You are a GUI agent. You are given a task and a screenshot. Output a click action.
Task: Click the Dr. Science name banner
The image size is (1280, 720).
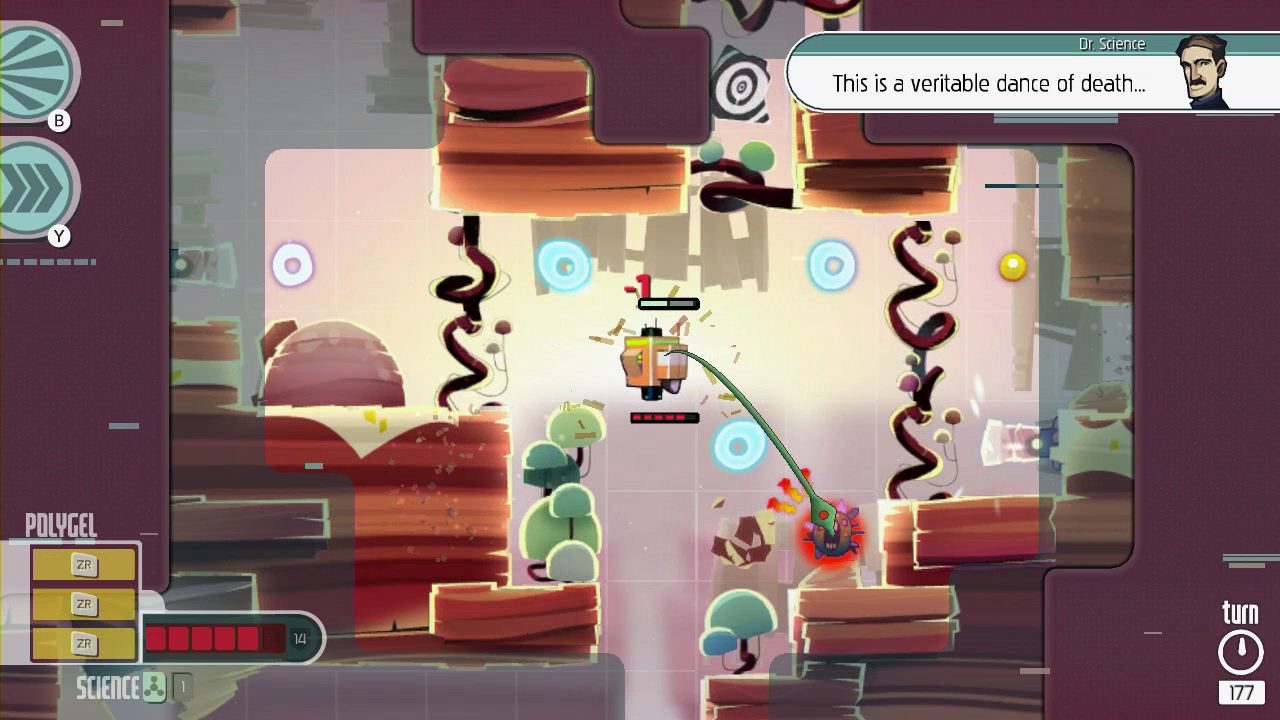tap(1110, 44)
